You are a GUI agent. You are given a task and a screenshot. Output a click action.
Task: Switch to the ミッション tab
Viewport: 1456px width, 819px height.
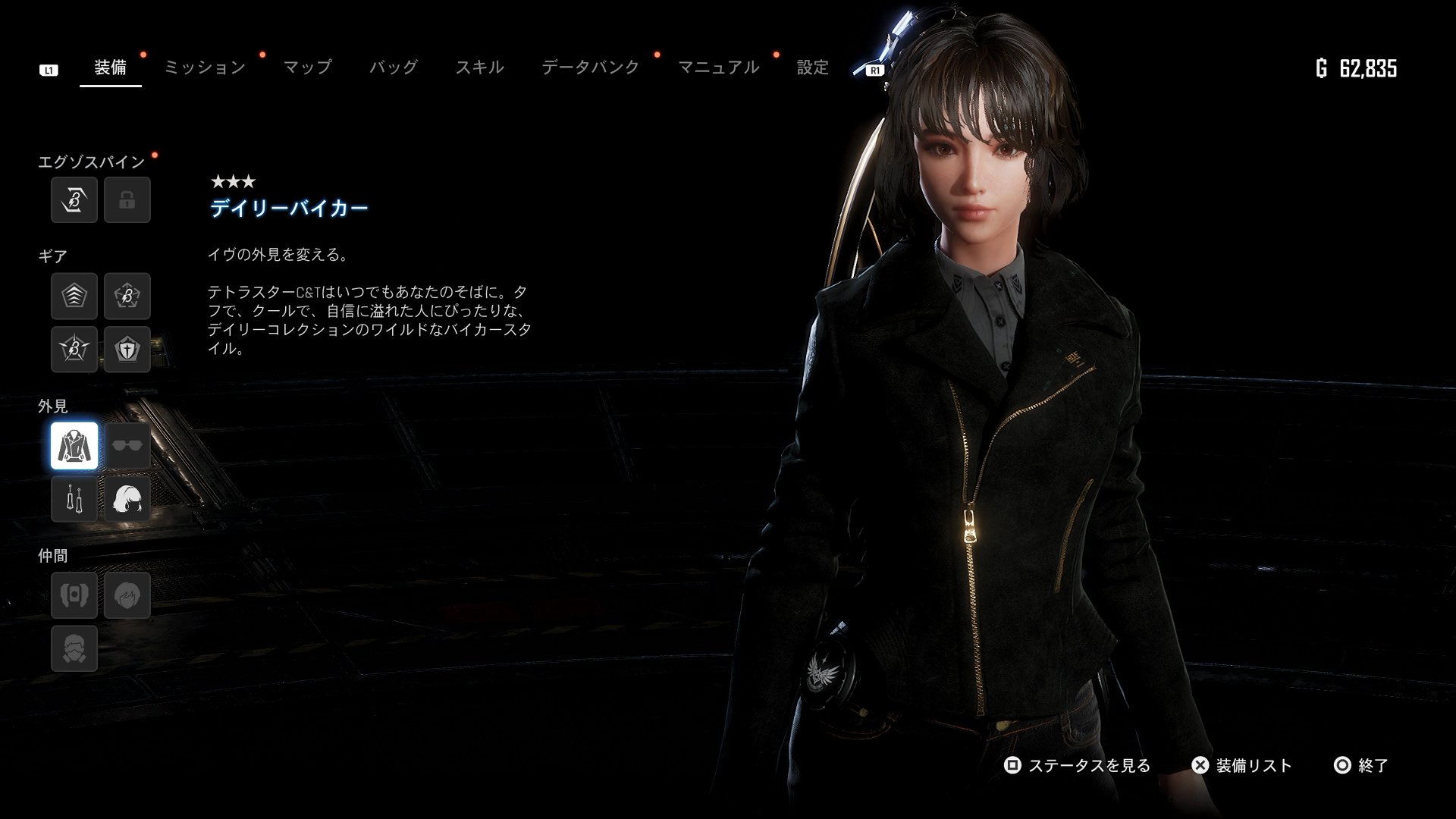205,67
